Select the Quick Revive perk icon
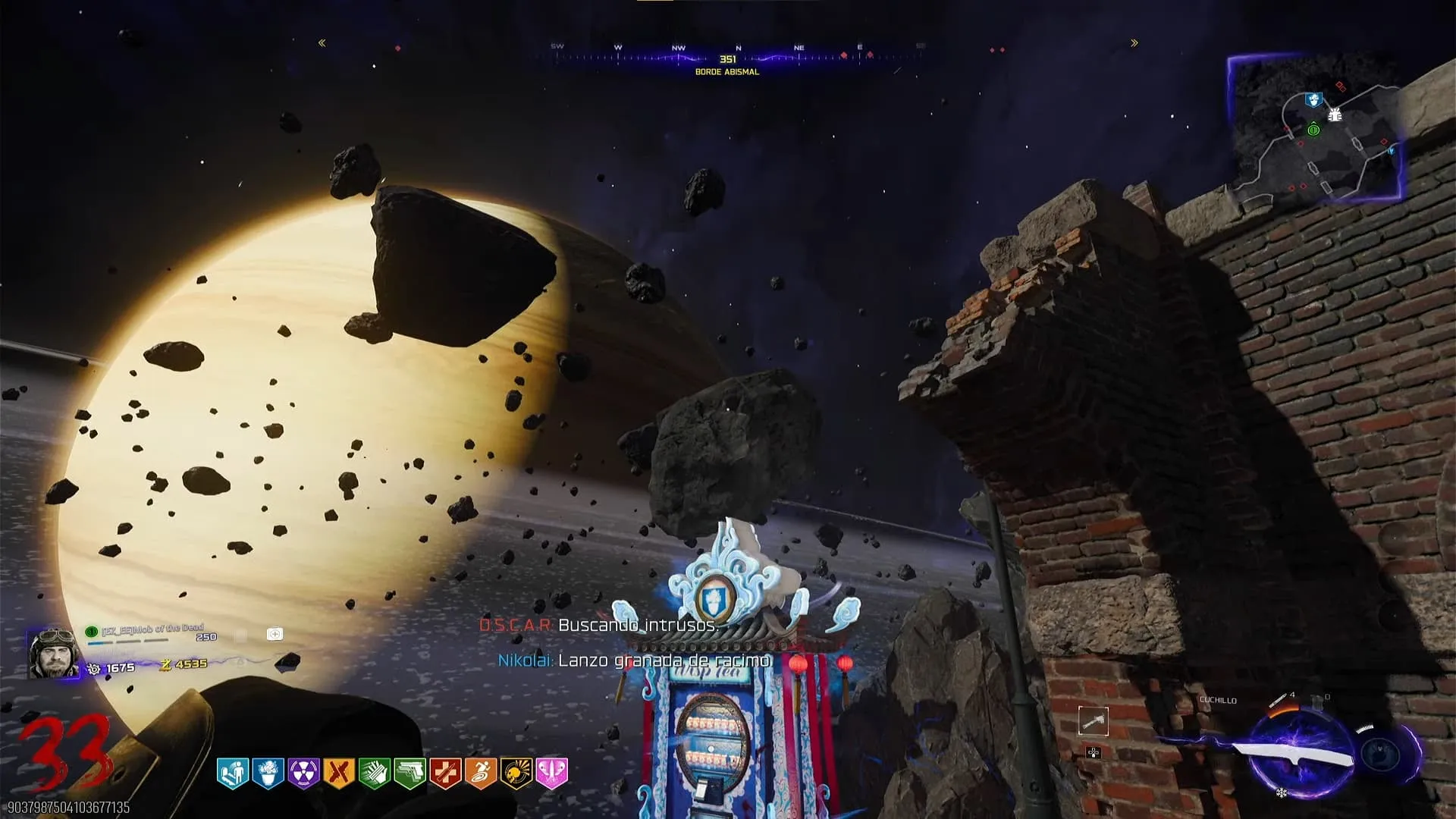This screenshot has width=1456, height=819. pos(233,773)
